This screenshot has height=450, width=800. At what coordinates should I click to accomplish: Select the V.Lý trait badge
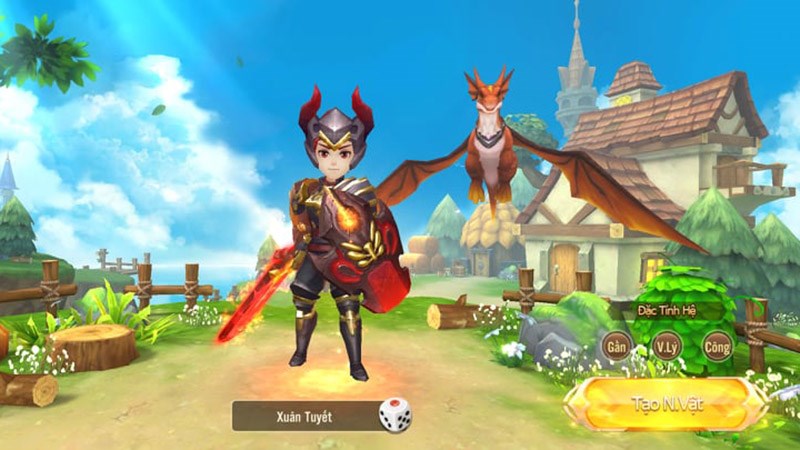[x=666, y=346]
